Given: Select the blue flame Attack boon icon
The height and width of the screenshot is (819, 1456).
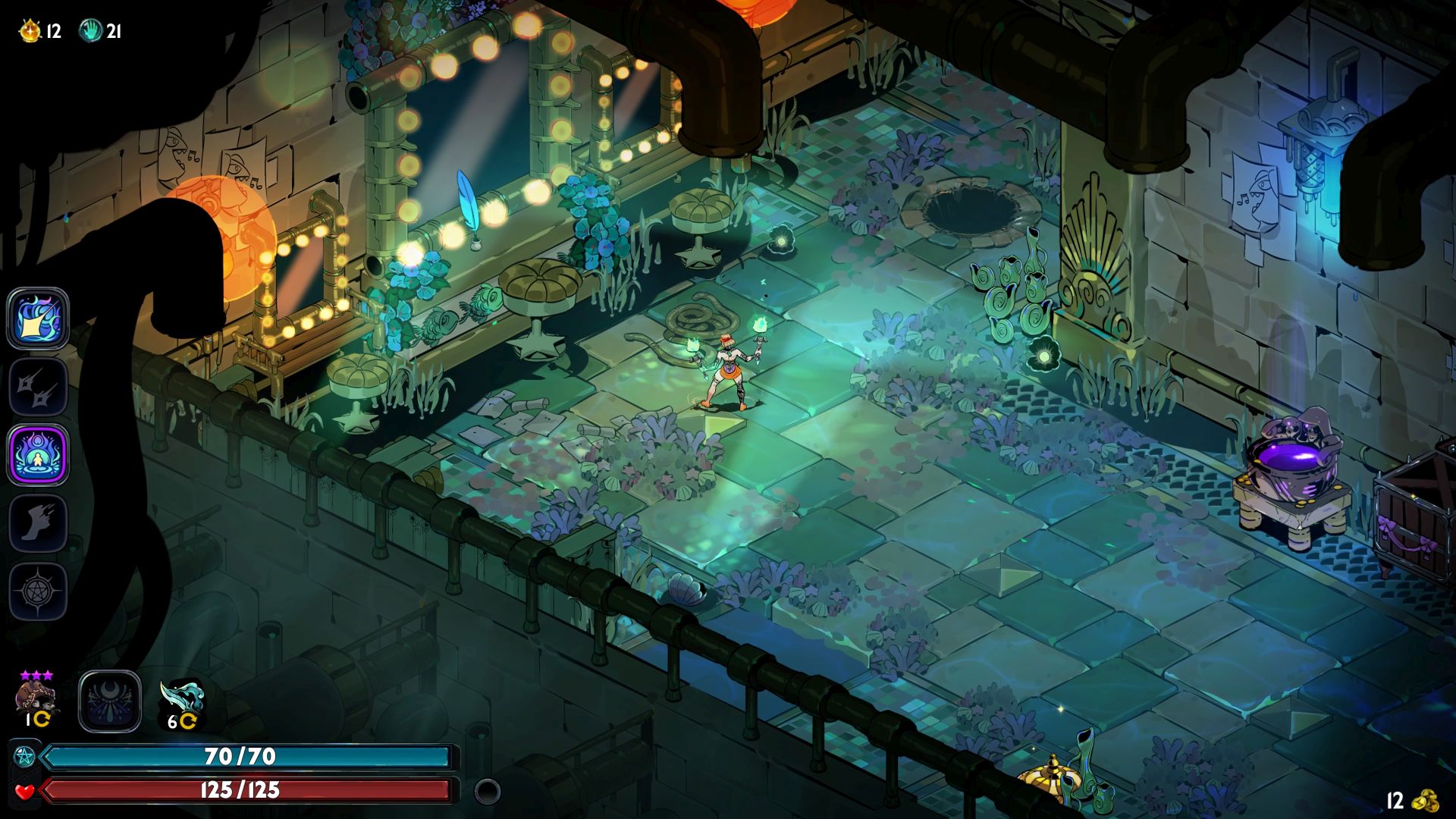Looking at the screenshot, I should pyautogui.click(x=38, y=318).
